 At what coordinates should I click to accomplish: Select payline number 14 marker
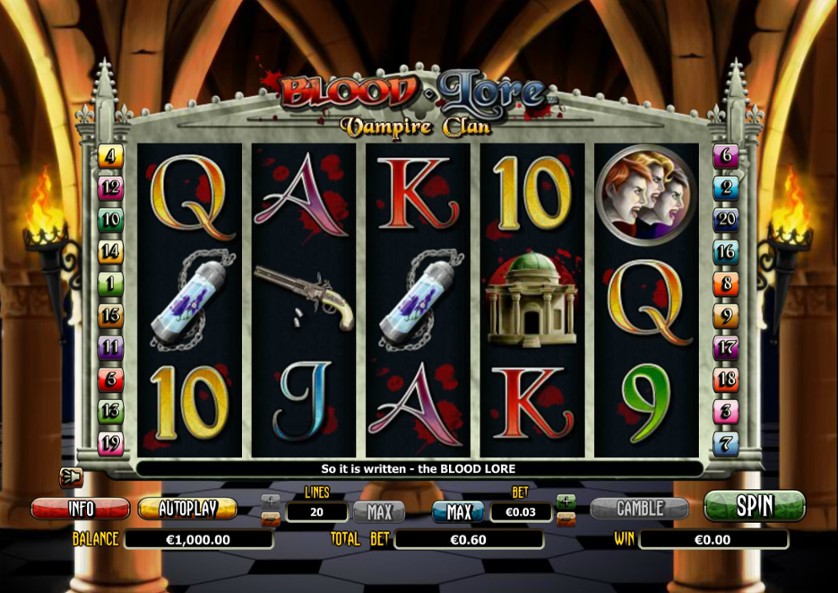pyautogui.click(x=110, y=252)
